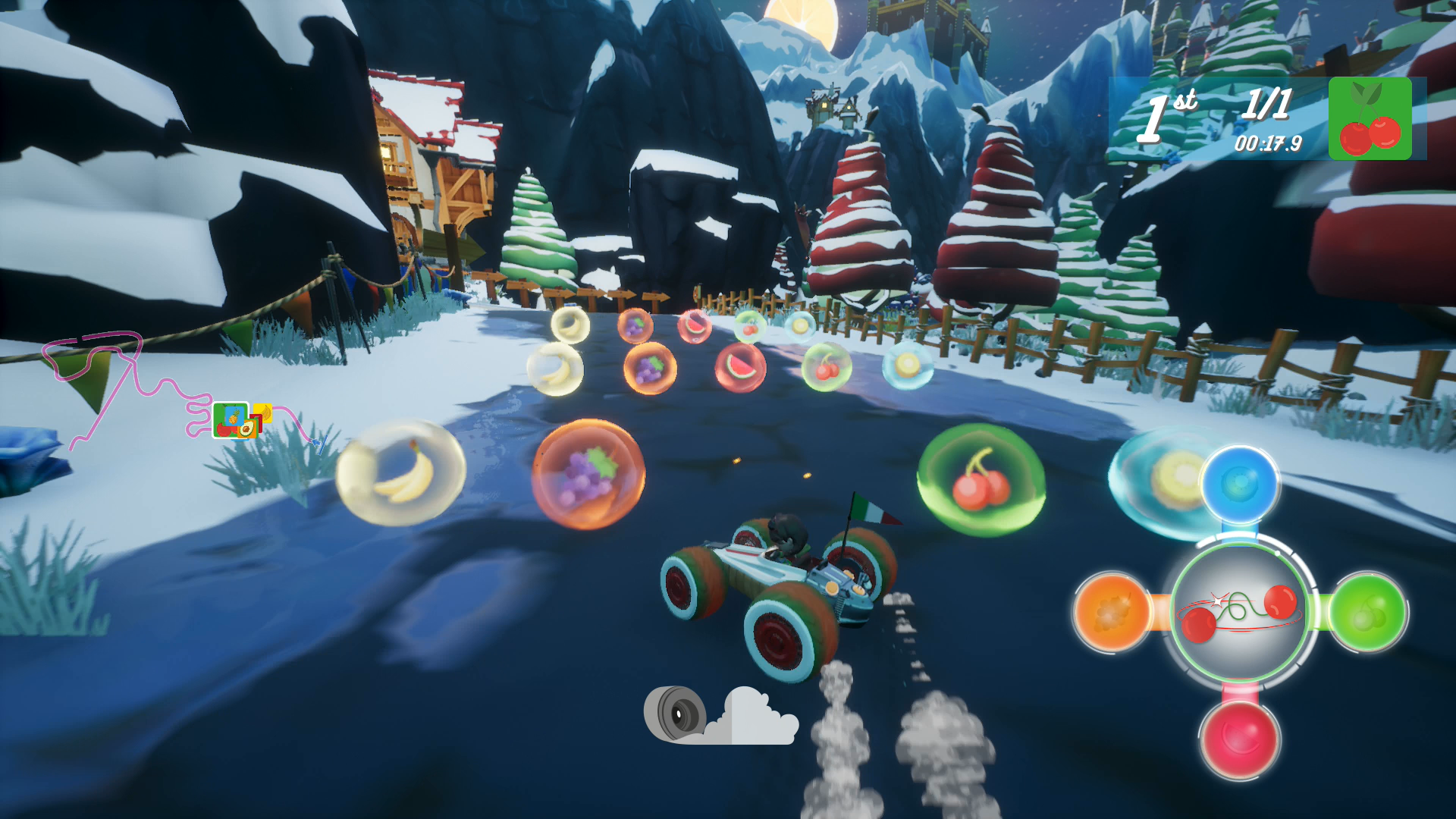Toggle the yellow banana racer marker on the minimap
The height and width of the screenshot is (819, 1456).
tap(263, 414)
